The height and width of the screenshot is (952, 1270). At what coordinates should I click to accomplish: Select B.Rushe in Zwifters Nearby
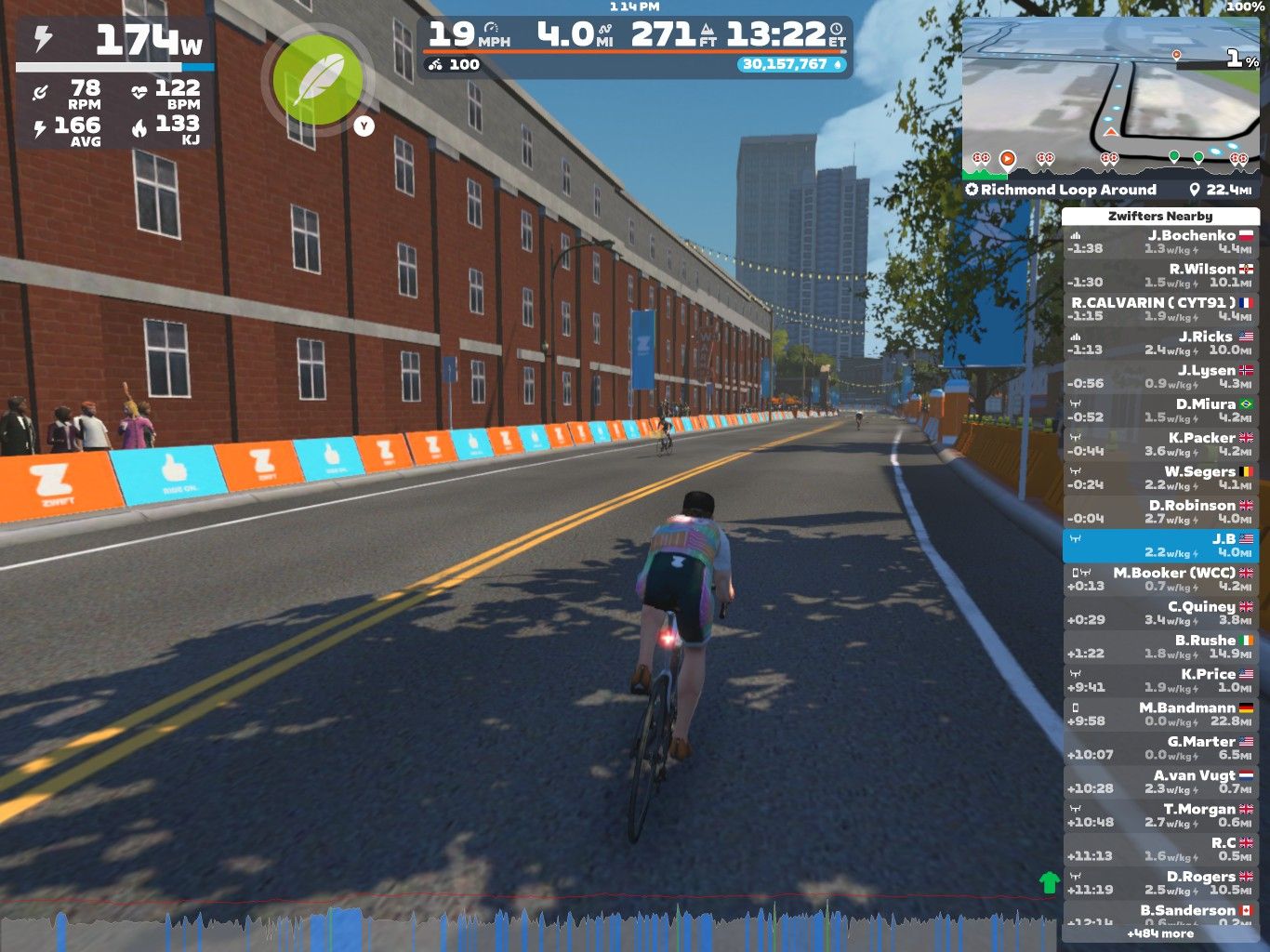coord(1160,647)
